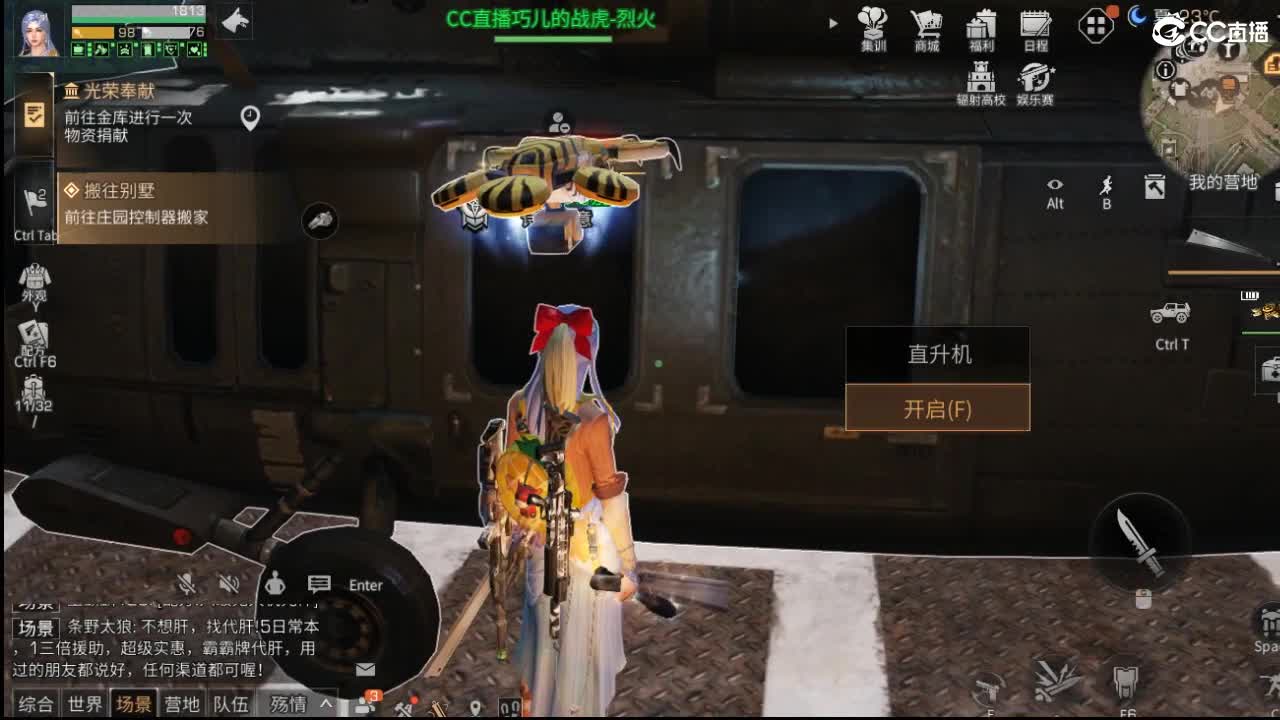
Task: Switch to the 世界 chat tab
Action: click(84, 703)
